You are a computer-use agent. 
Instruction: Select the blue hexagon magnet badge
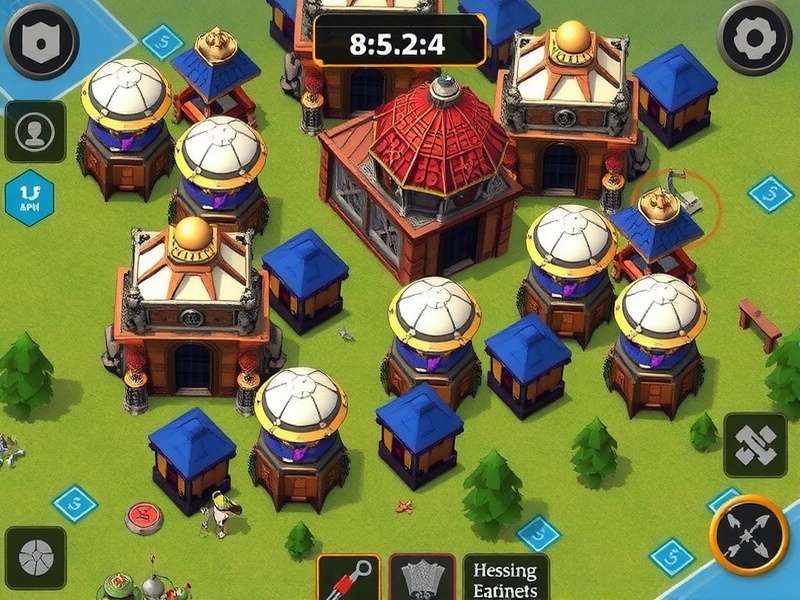point(29,197)
